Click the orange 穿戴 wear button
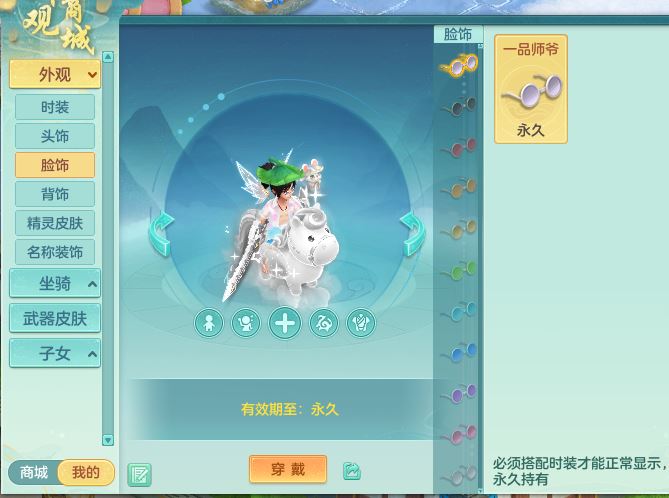 [288, 469]
